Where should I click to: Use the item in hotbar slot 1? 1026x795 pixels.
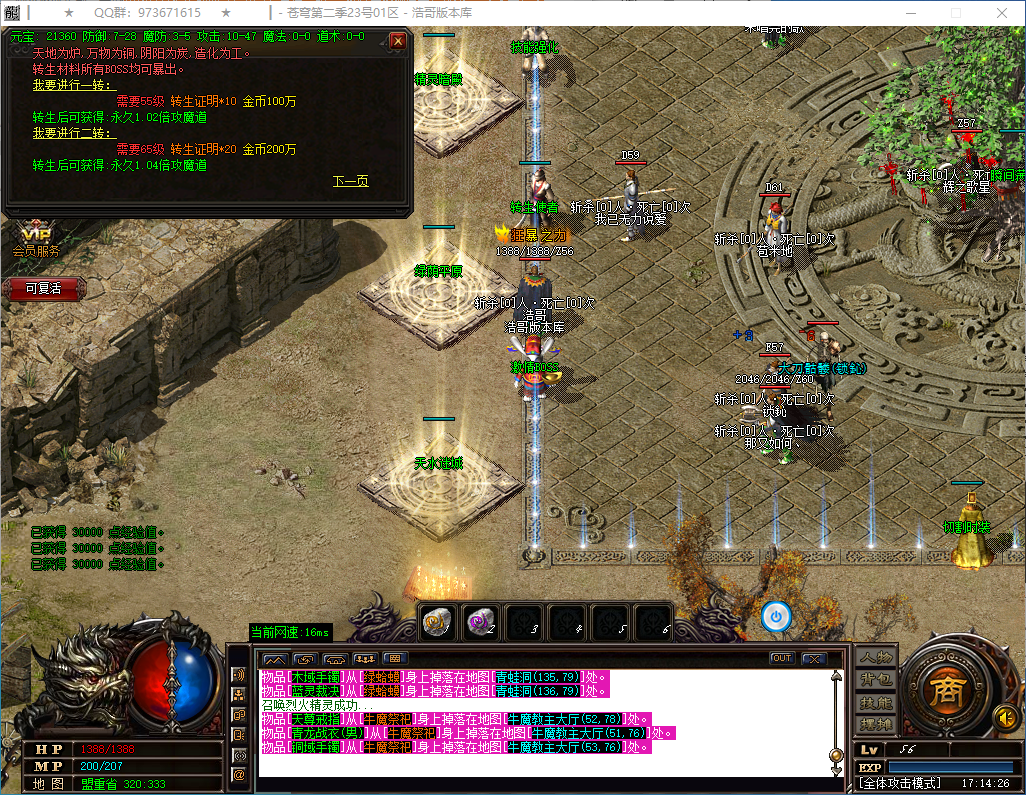point(437,621)
